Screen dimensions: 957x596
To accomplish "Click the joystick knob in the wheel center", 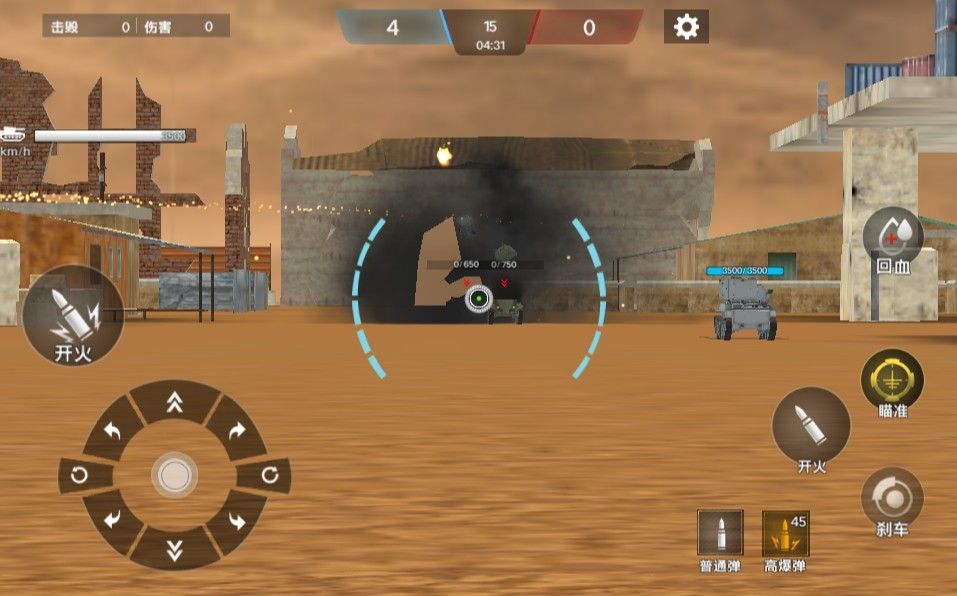I will (x=175, y=475).
